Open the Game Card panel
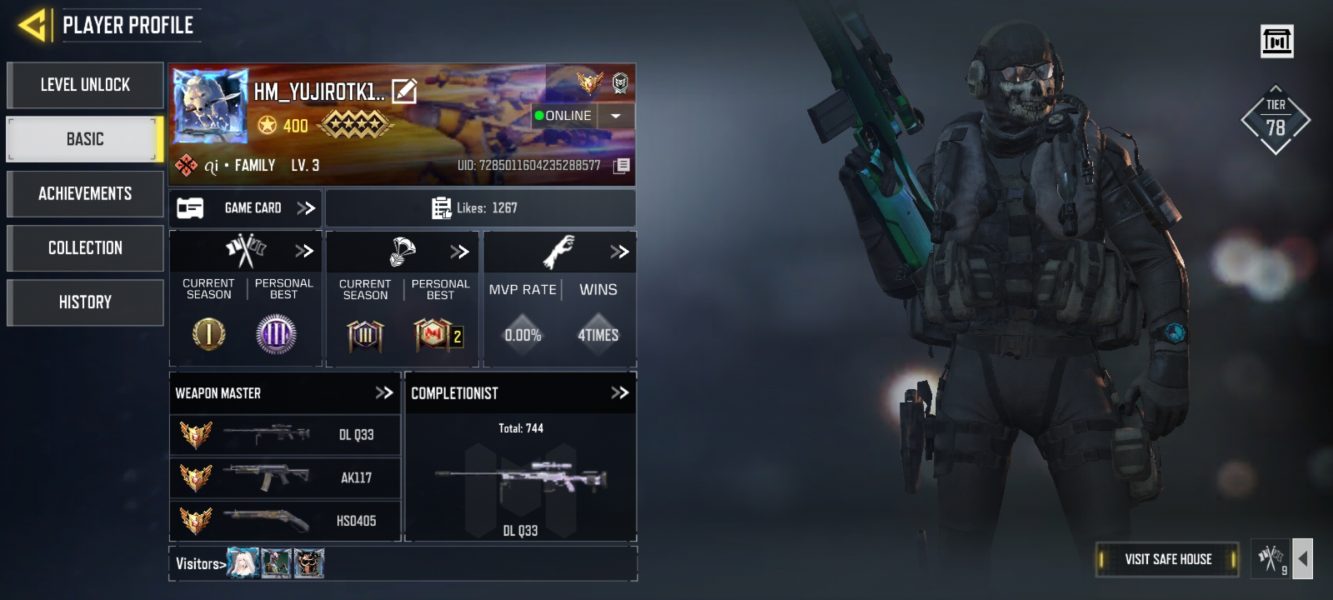1333x600 pixels. coord(245,208)
